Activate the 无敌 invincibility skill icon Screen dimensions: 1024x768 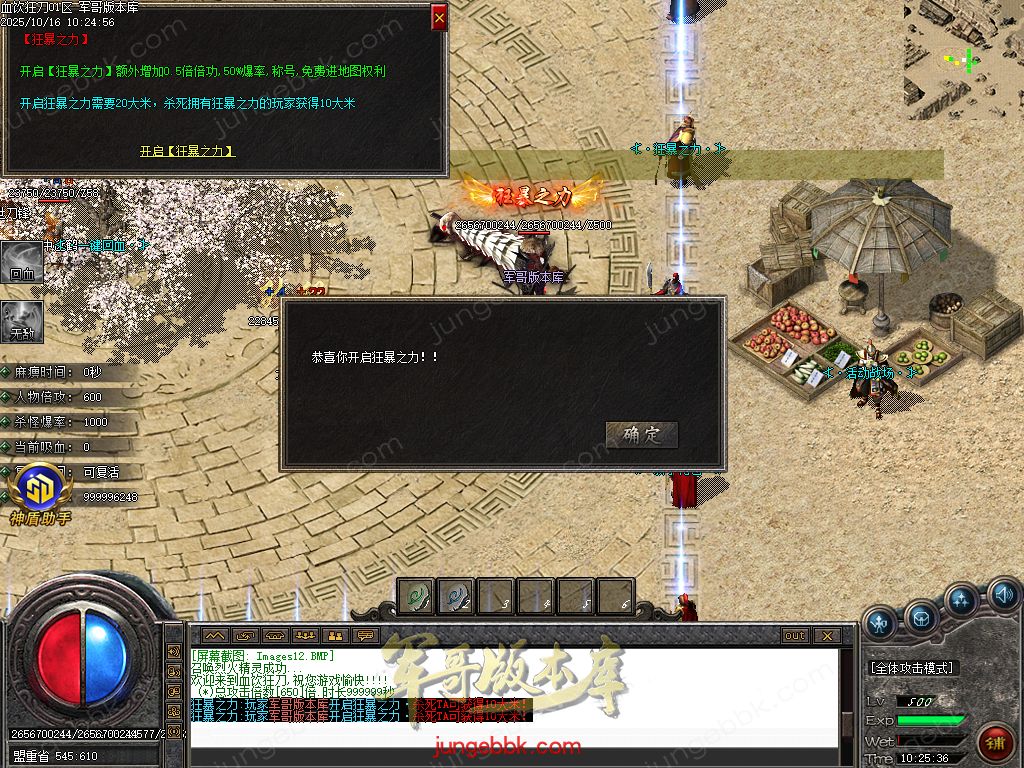21,320
